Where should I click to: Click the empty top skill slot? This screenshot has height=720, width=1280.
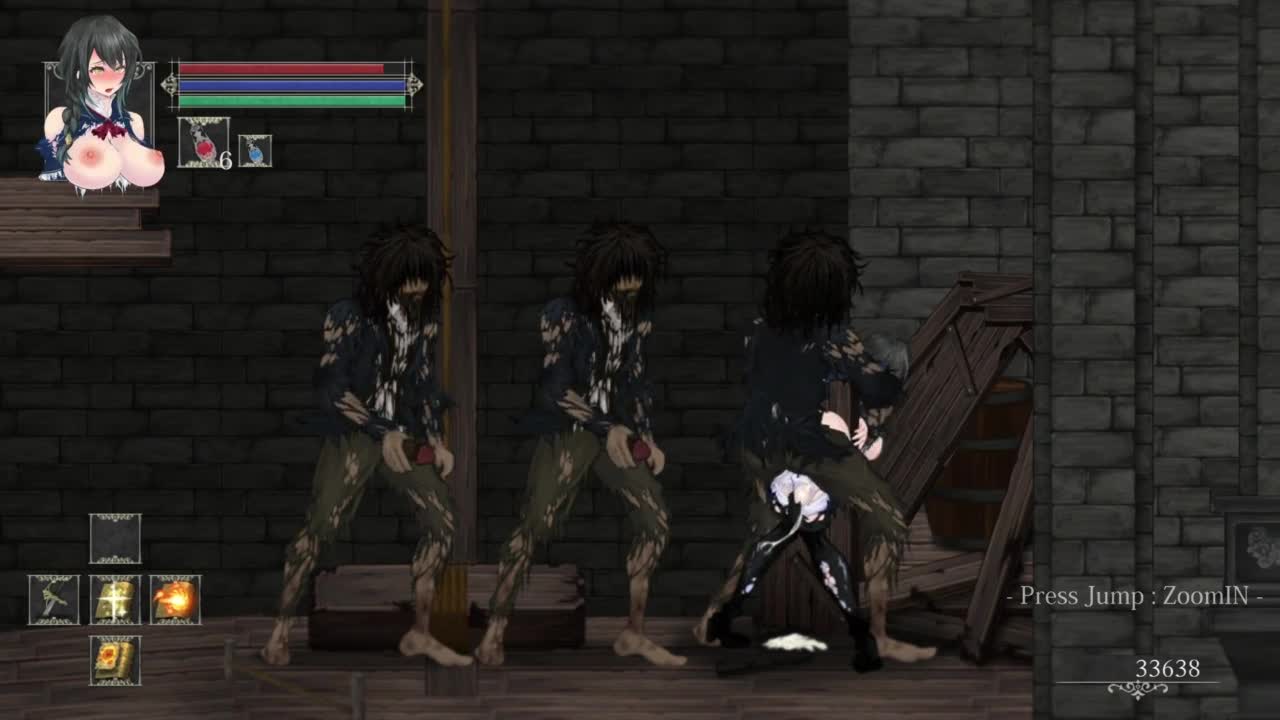[x=115, y=539]
